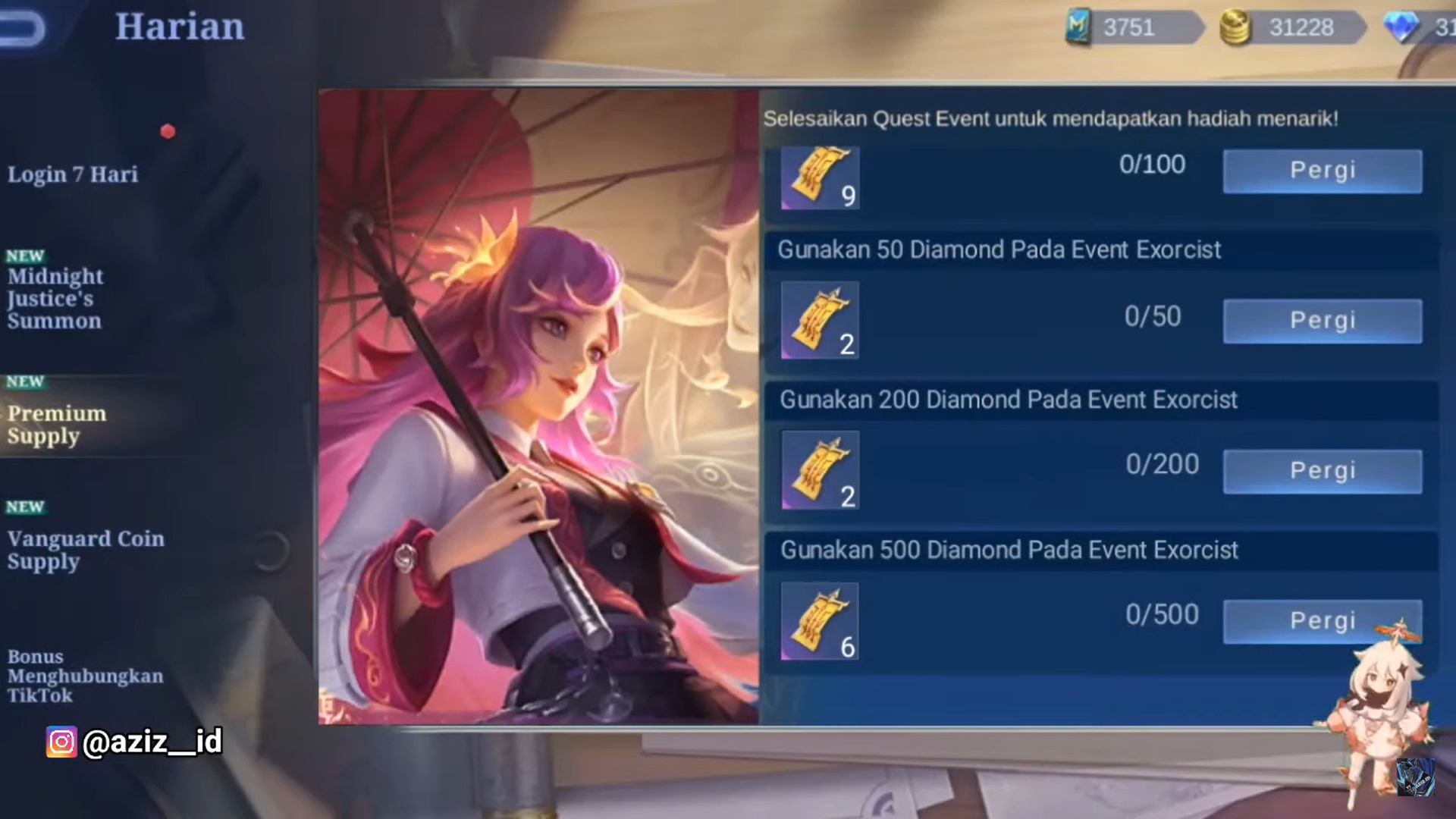Screen dimensions: 1456x819
Task: Click Pergi for the 0/100 quest
Action: coord(1321,170)
